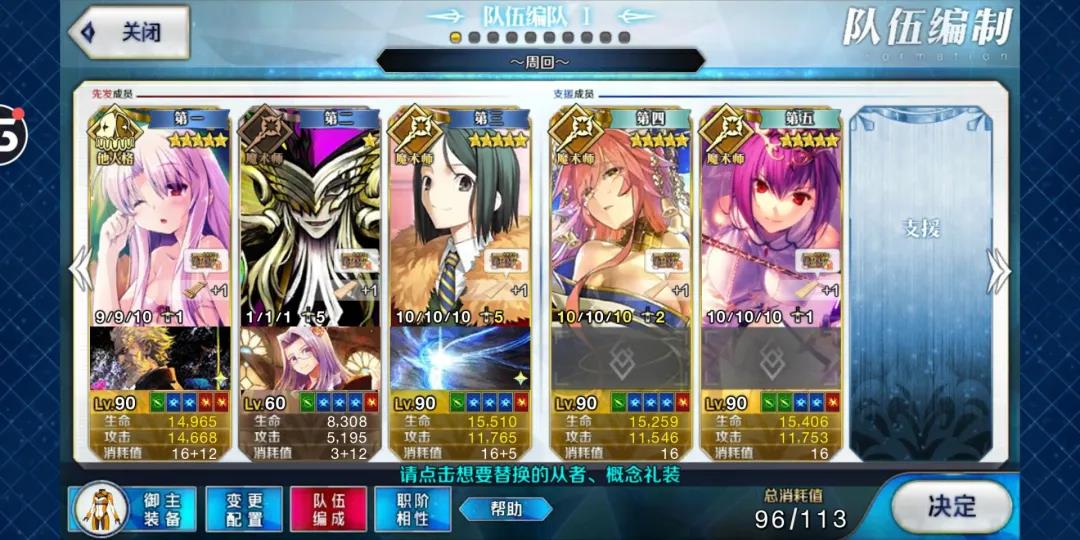The height and width of the screenshot is (540, 1080).
Task: Close the formation screen with 关闭
Action: pos(130,32)
